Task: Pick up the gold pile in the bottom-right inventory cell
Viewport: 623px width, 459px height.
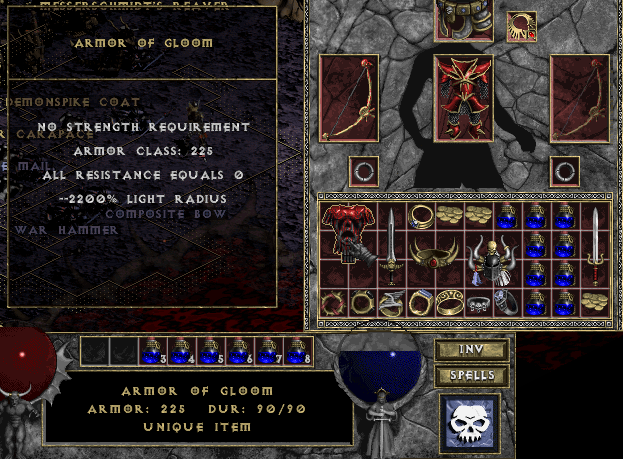Action: tap(595, 301)
